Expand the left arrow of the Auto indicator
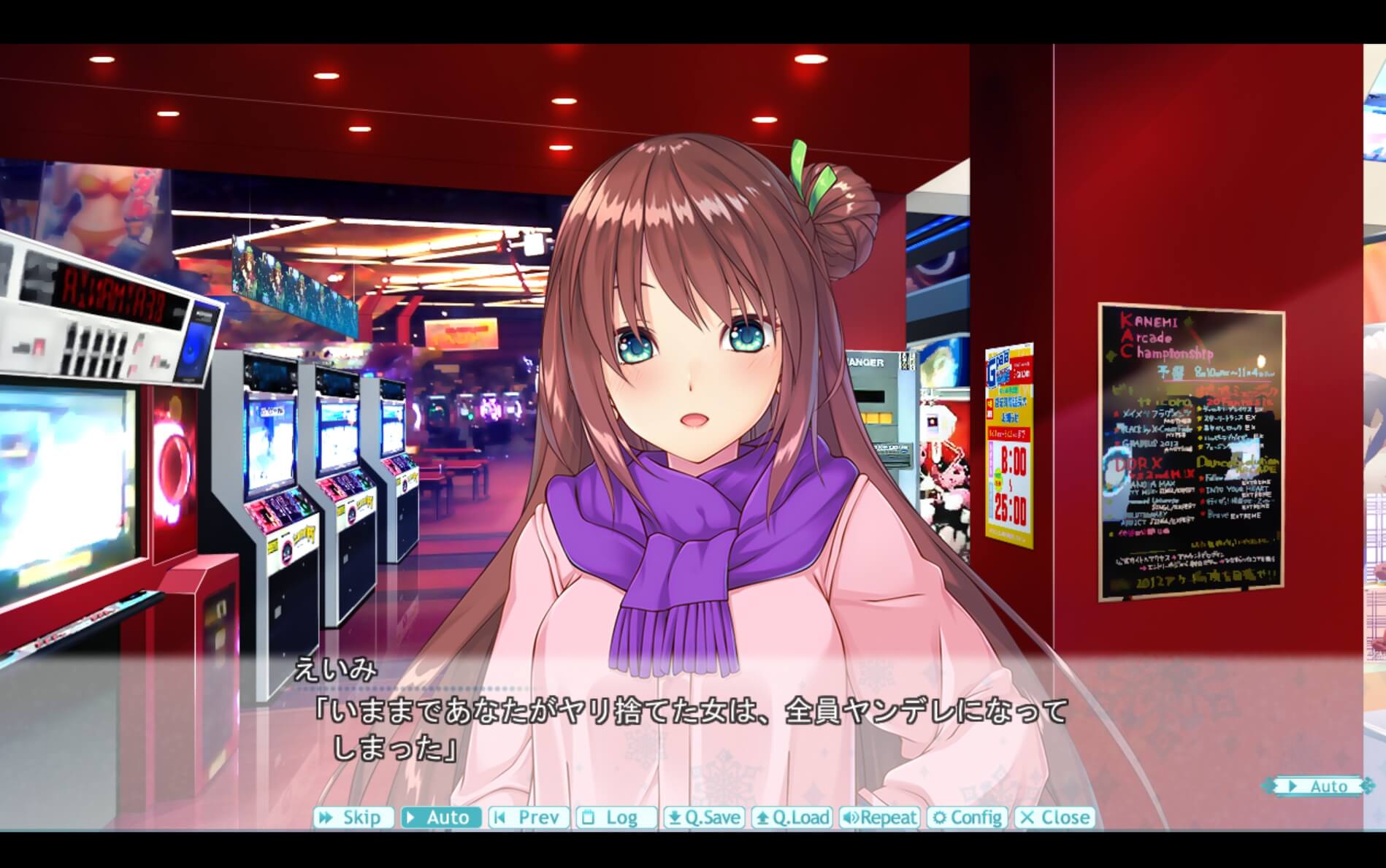This screenshot has height=868, width=1386. pos(1269,786)
